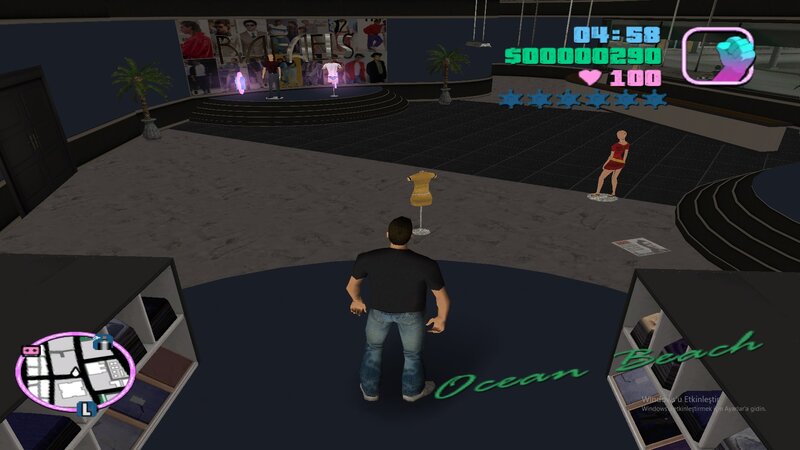Viewport: 800px width, 450px height.
Task: Click the fist weapon icon
Action: coord(717,54)
